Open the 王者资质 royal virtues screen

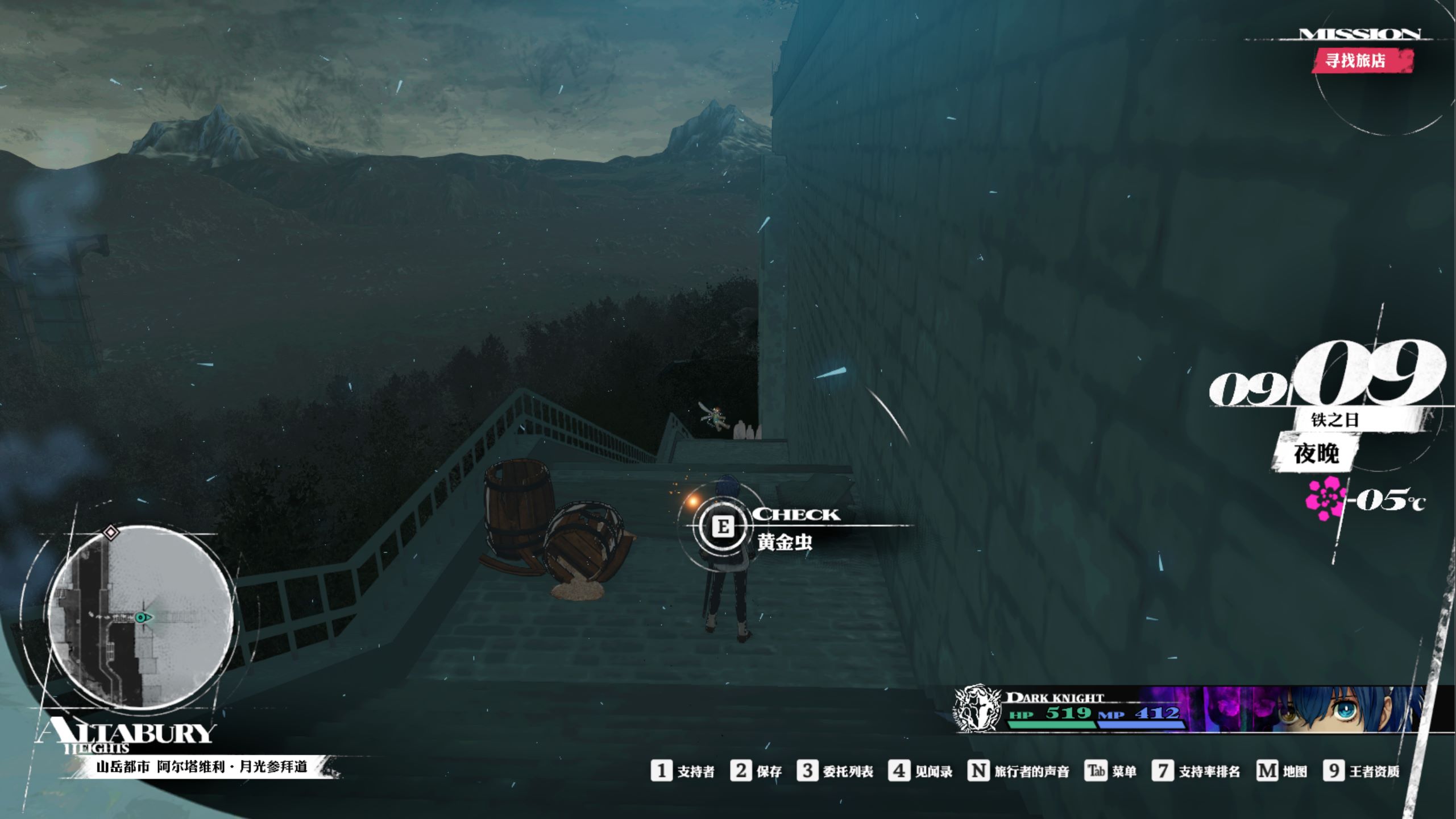[x=1361, y=771]
